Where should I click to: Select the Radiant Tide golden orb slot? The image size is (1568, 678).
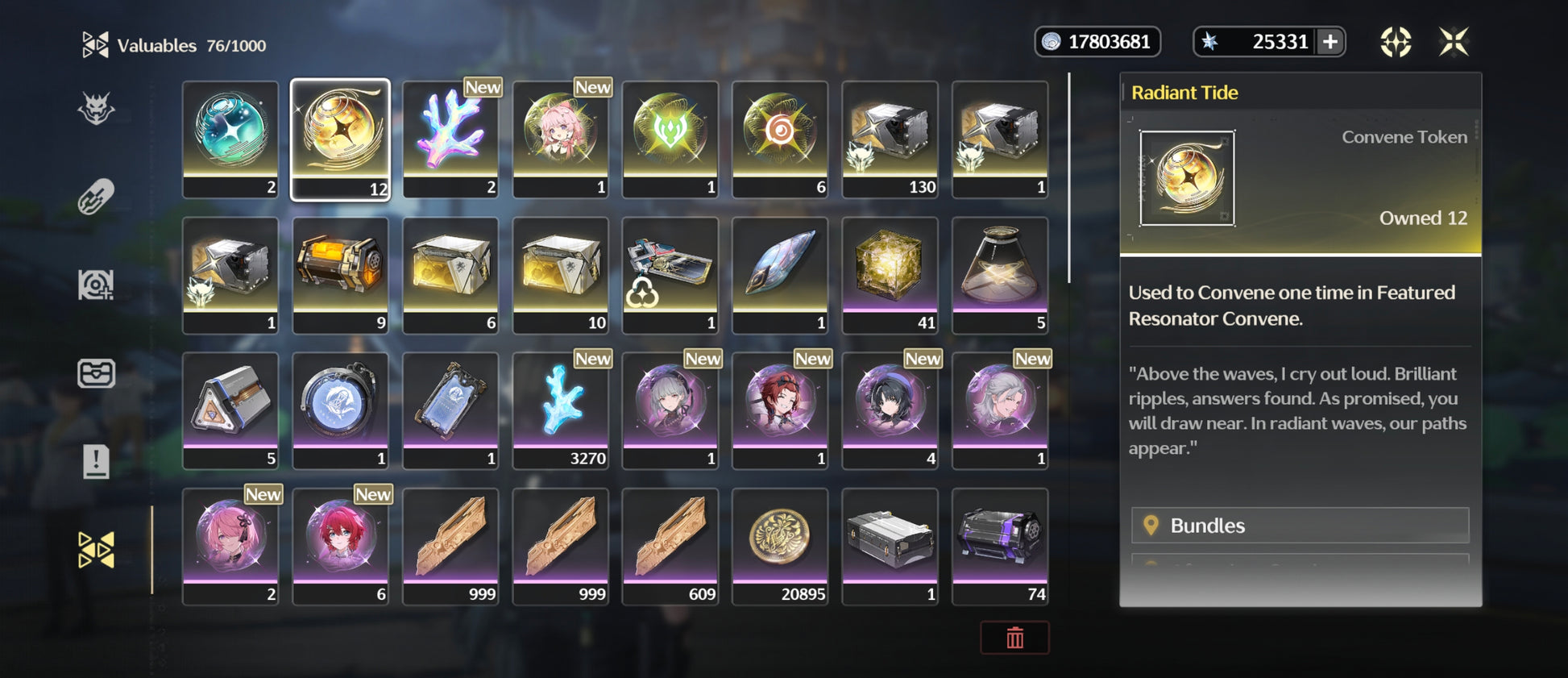click(x=340, y=139)
